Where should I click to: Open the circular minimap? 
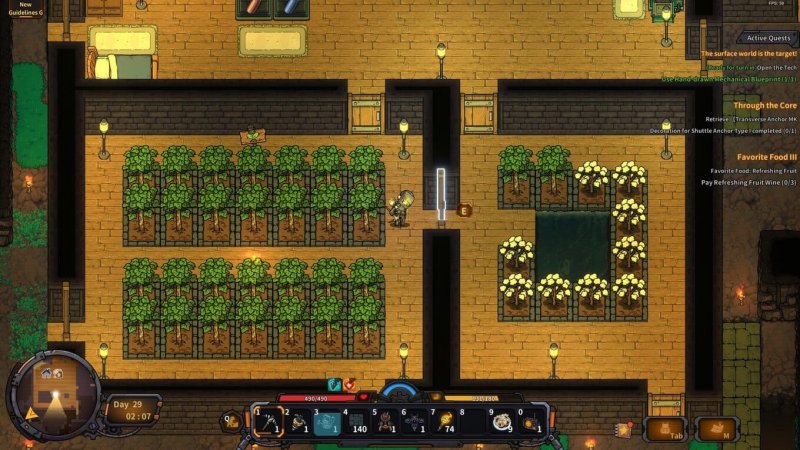[x=53, y=392]
